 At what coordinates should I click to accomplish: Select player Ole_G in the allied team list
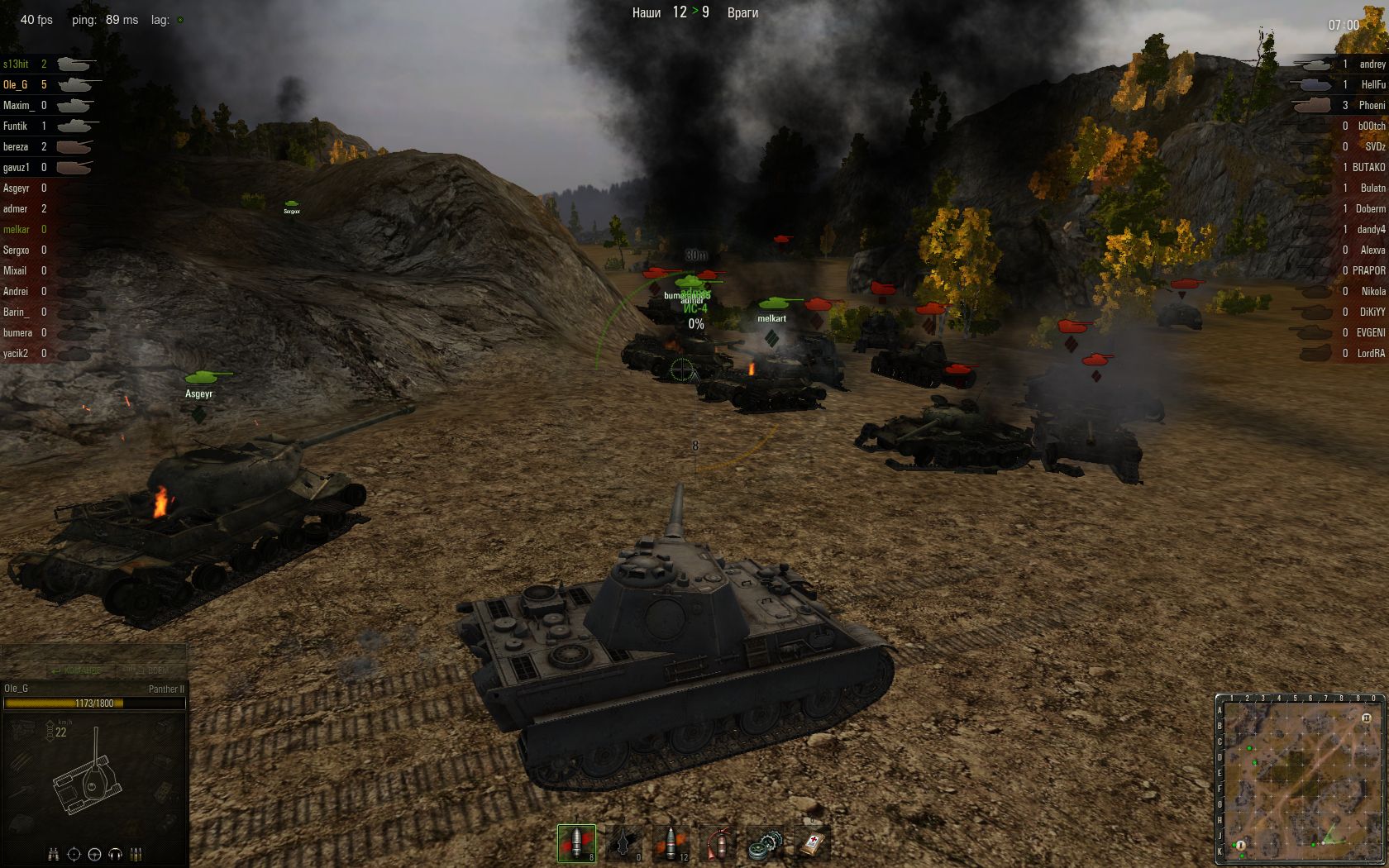[x=16, y=84]
